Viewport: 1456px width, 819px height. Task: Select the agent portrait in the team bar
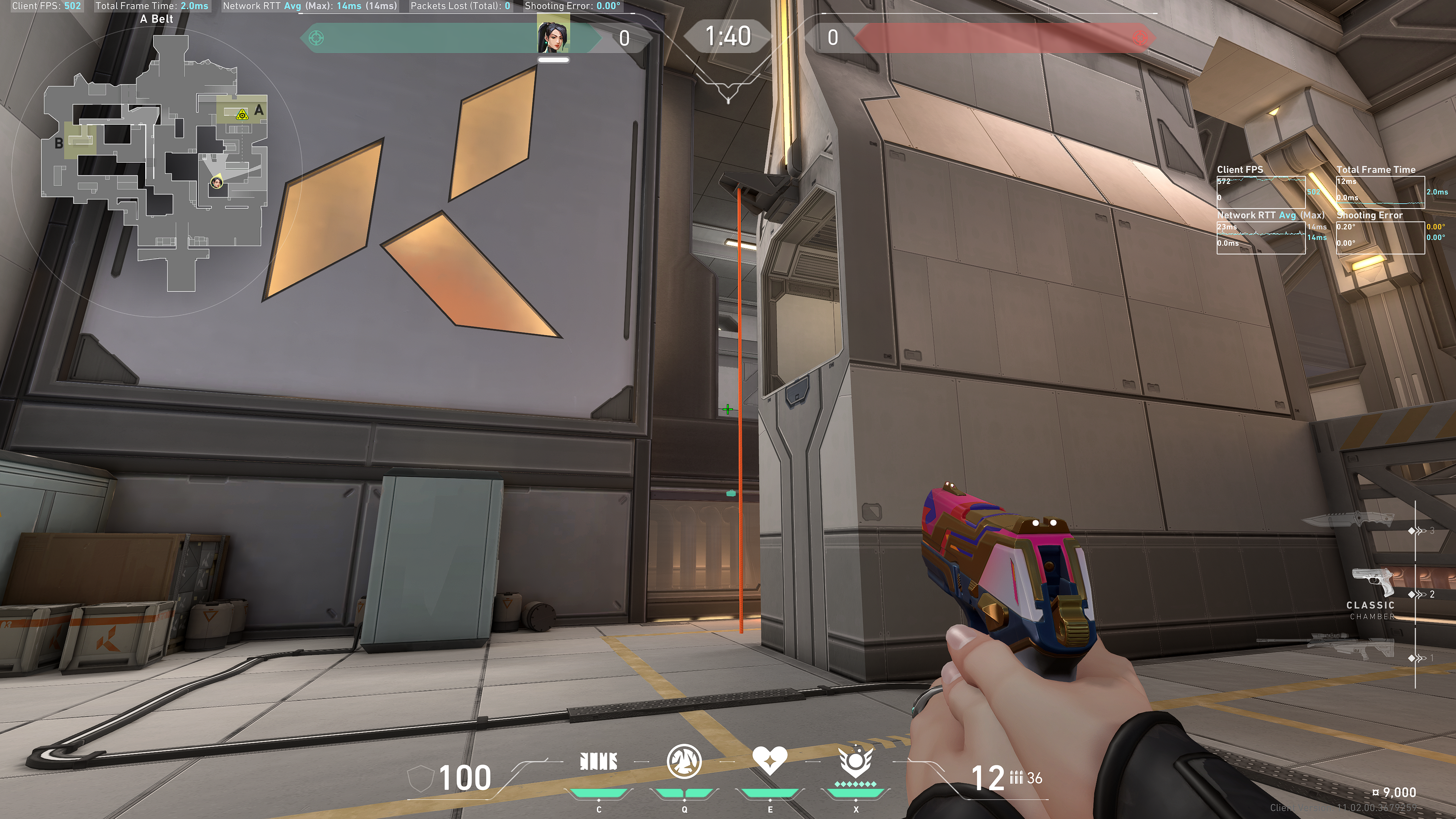pos(553,35)
